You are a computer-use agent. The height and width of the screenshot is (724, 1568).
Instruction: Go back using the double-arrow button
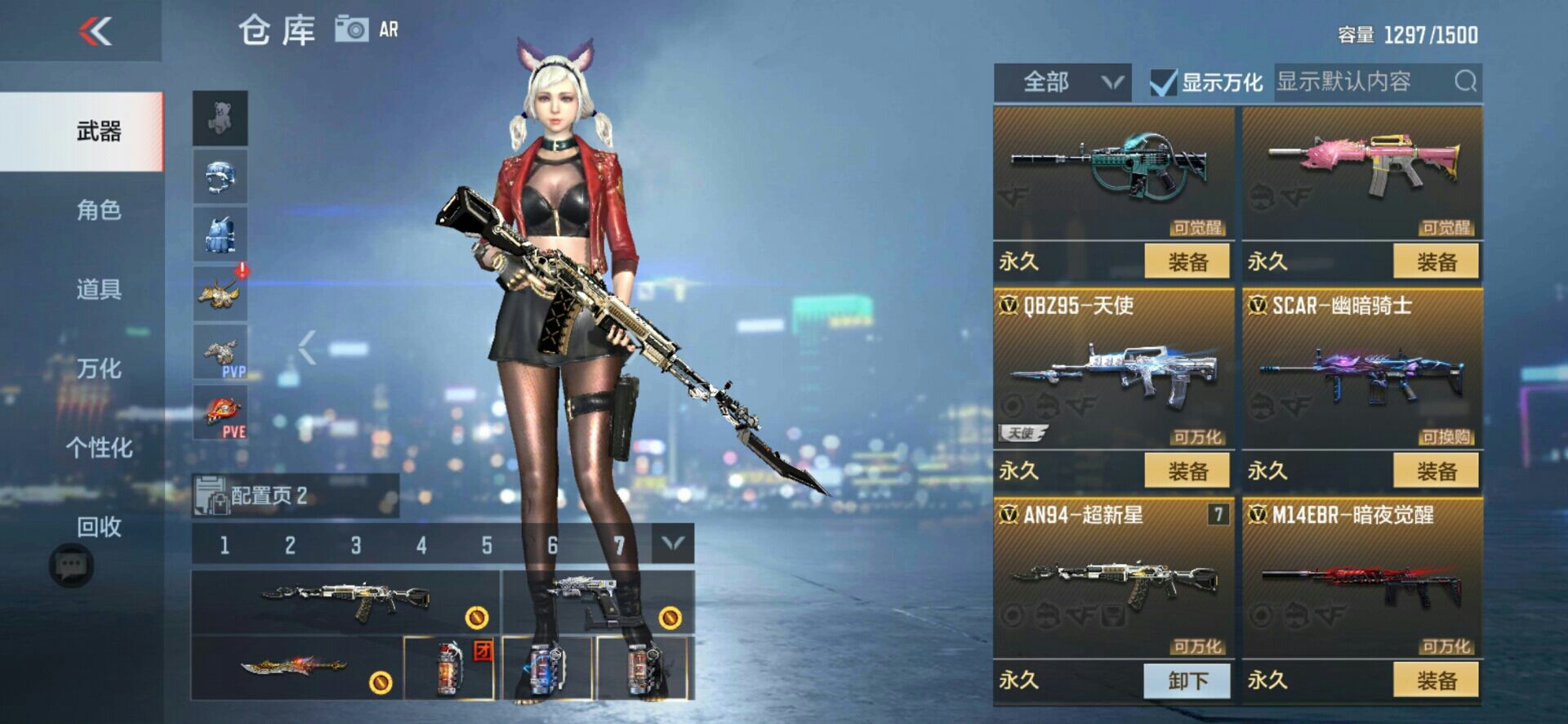[96, 32]
